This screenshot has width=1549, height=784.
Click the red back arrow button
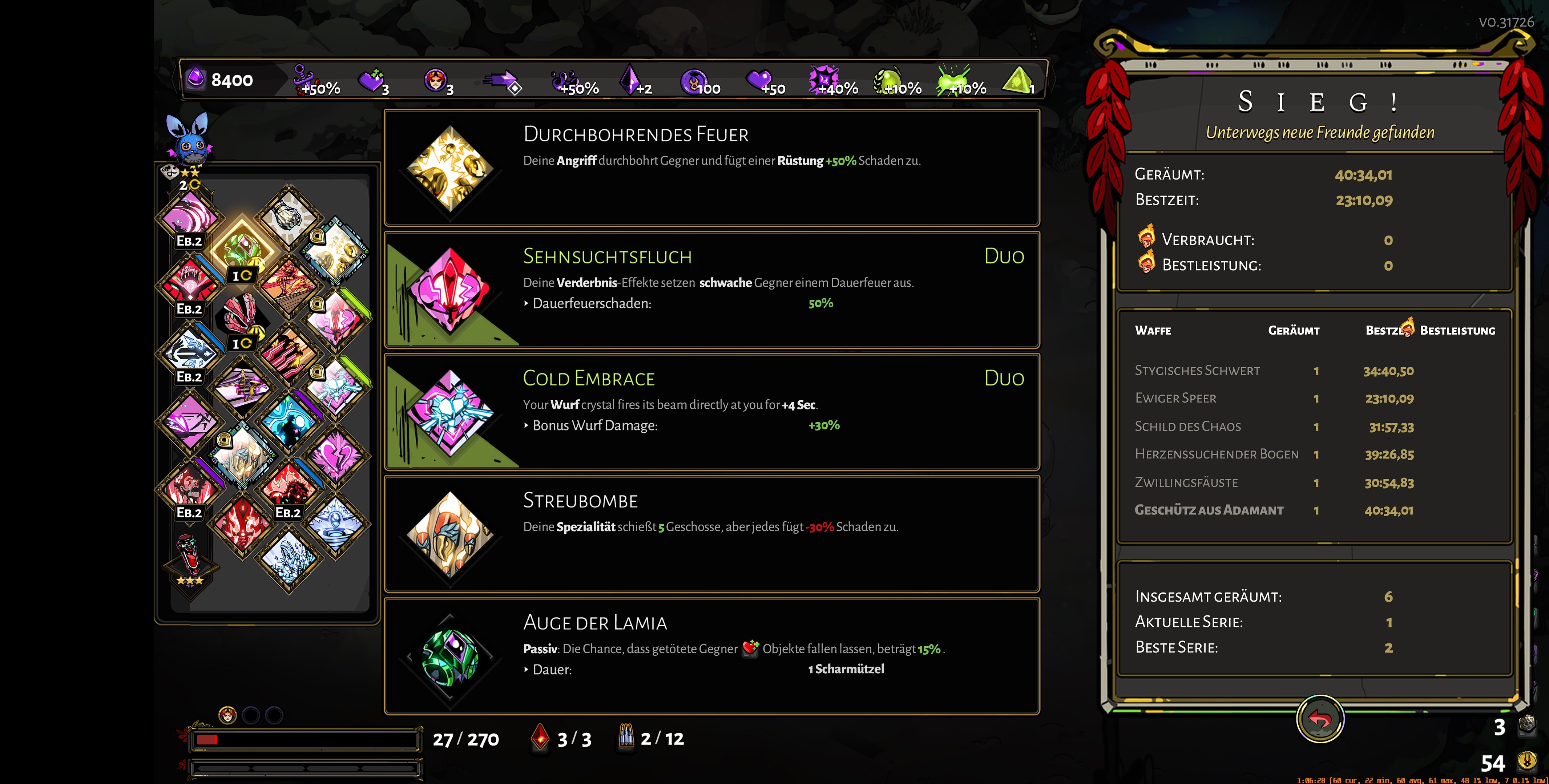(x=1320, y=719)
